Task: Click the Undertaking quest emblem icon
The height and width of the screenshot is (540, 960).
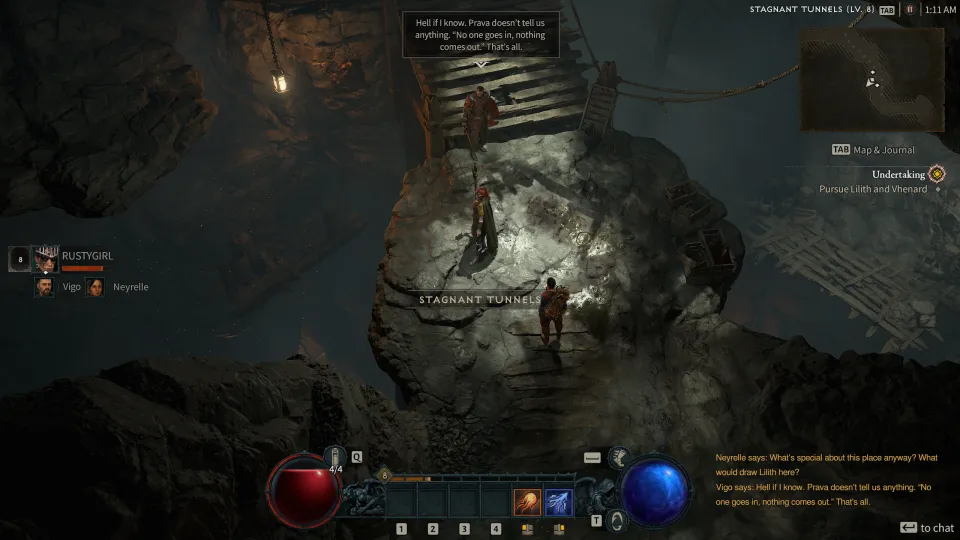Action: tap(936, 174)
